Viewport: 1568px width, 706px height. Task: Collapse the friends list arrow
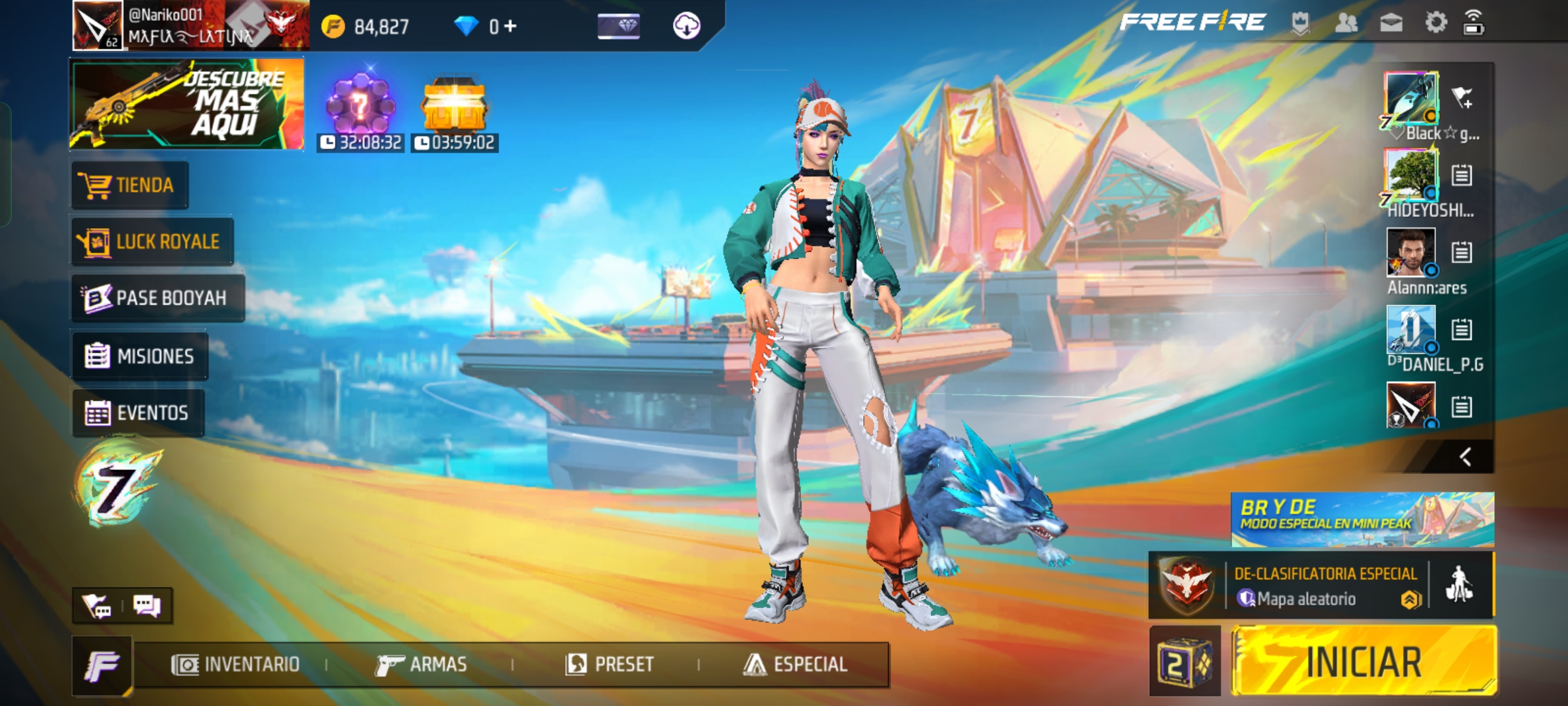pyautogui.click(x=1465, y=456)
